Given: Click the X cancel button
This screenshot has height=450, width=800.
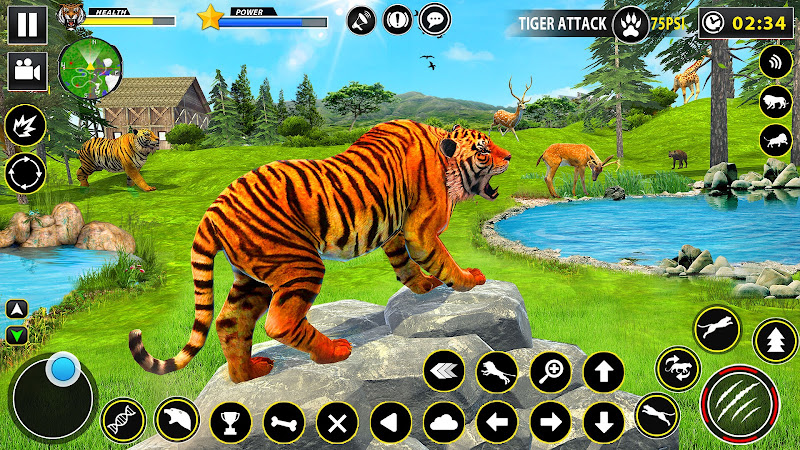Looking at the screenshot, I should [x=337, y=422].
